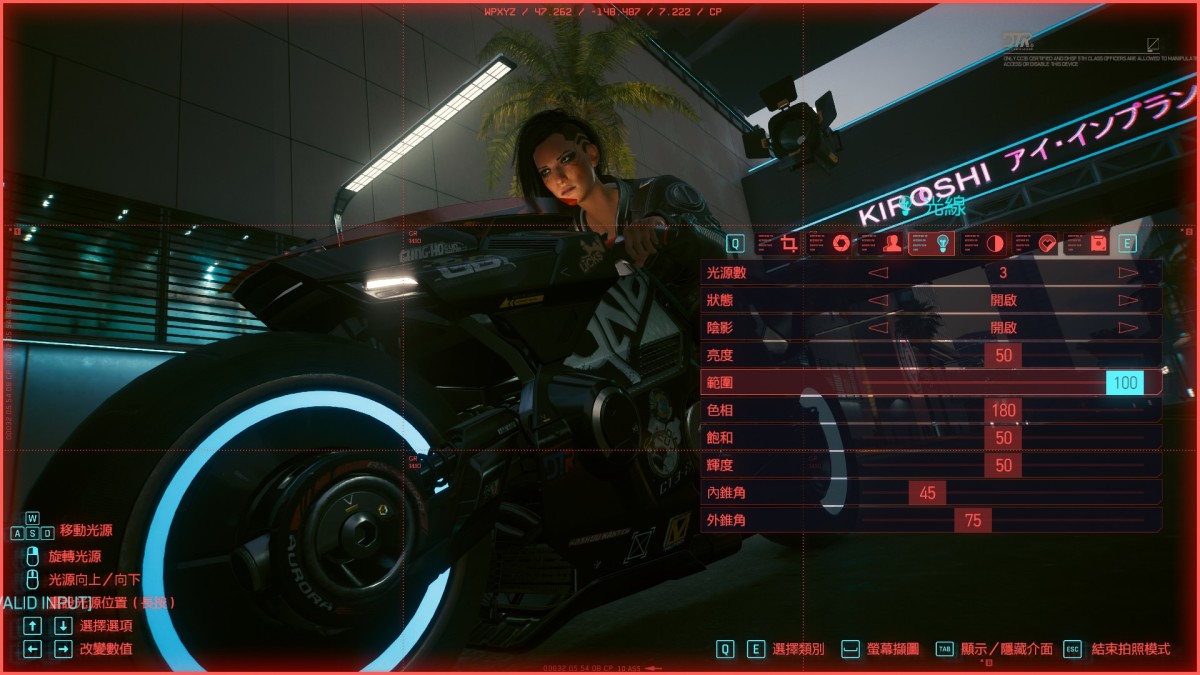Viewport: 1200px width, 675px height.
Task: Open the floppy-disk save/load tab
Action: coord(1098,243)
